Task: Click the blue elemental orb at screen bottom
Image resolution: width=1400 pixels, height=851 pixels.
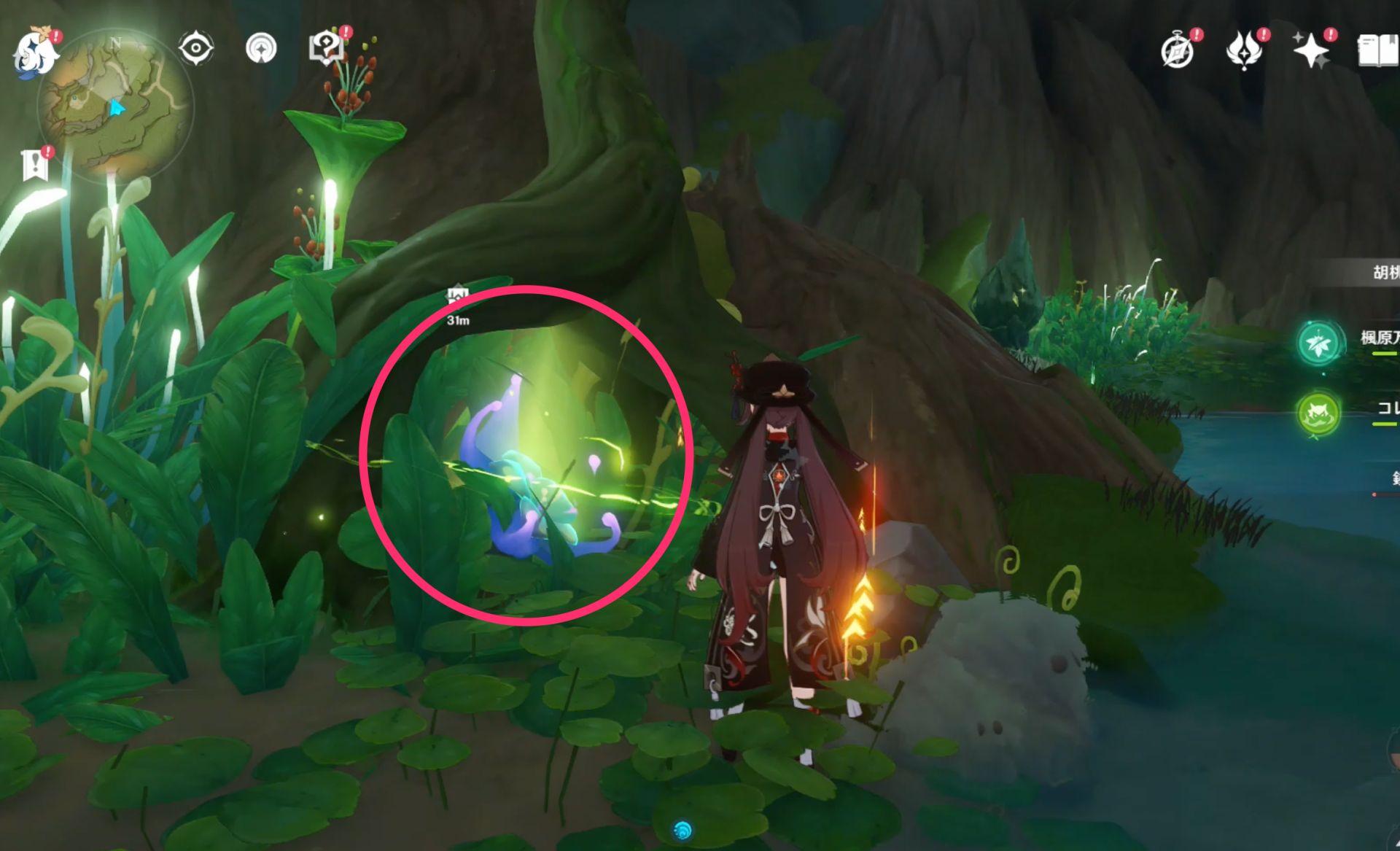Action: (682, 828)
